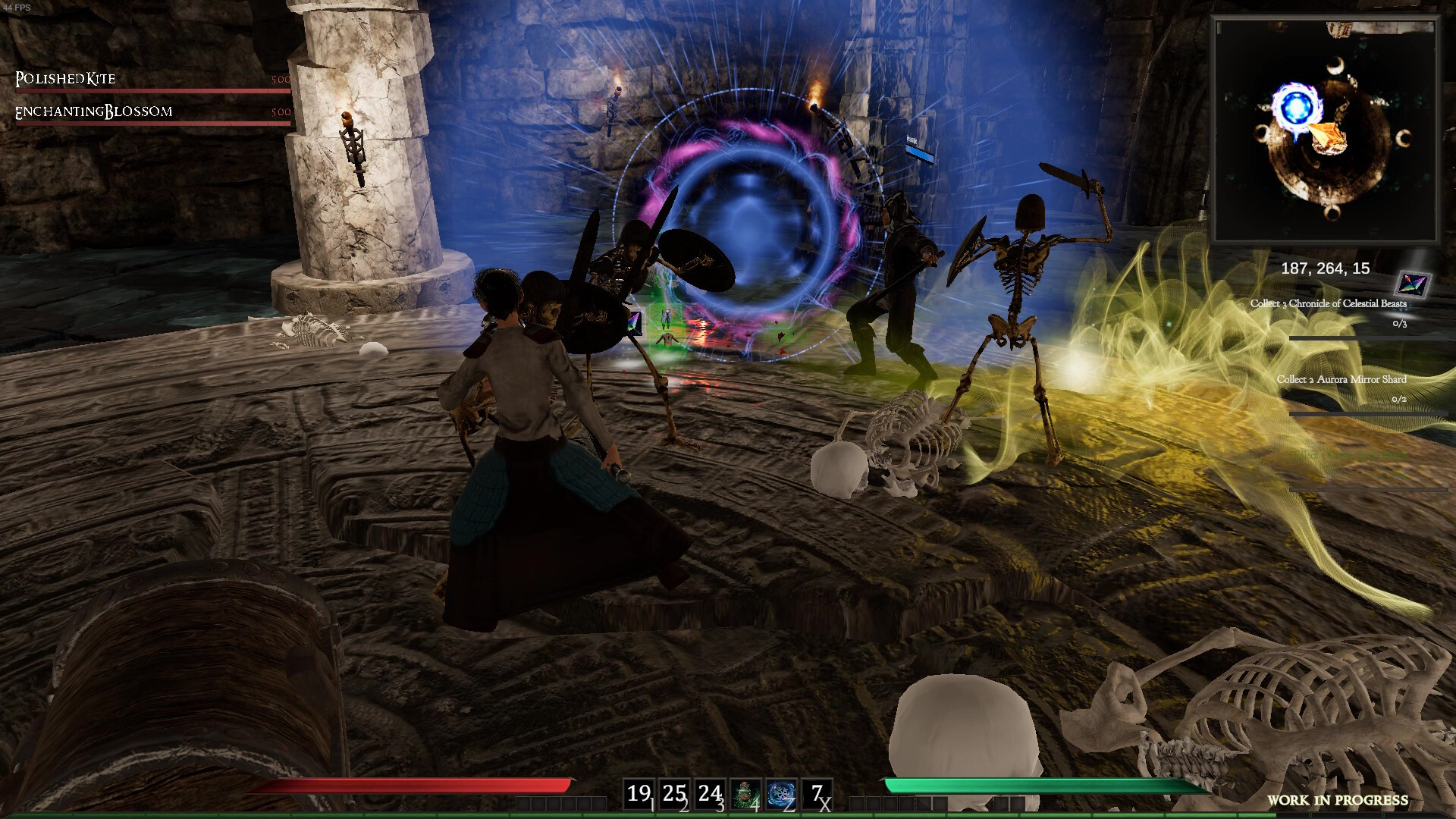Click the WORK IN PROGRESS label
This screenshot has height=819, width=1456.
coord(1338,798)
